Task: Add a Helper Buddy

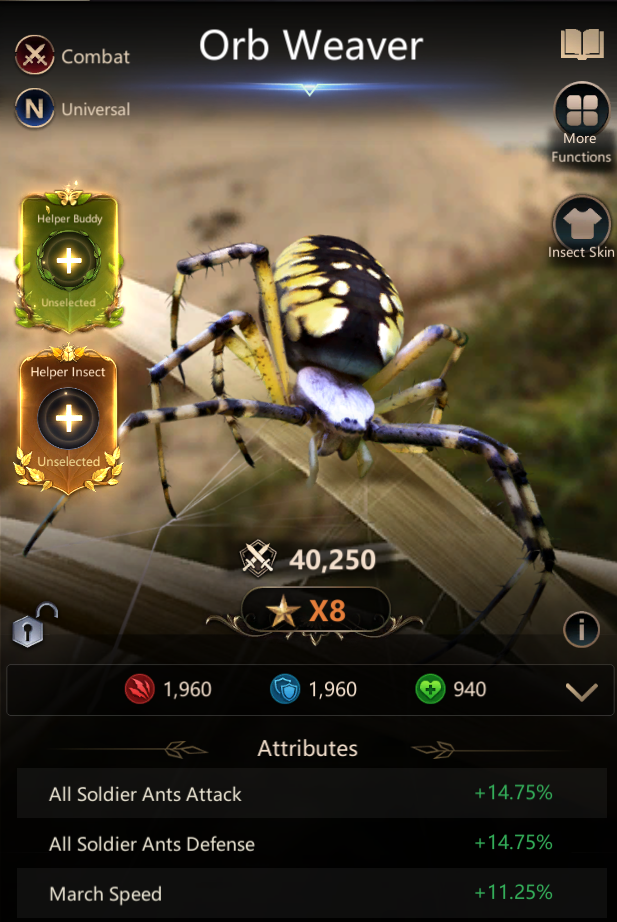Action: click(69, 261)
